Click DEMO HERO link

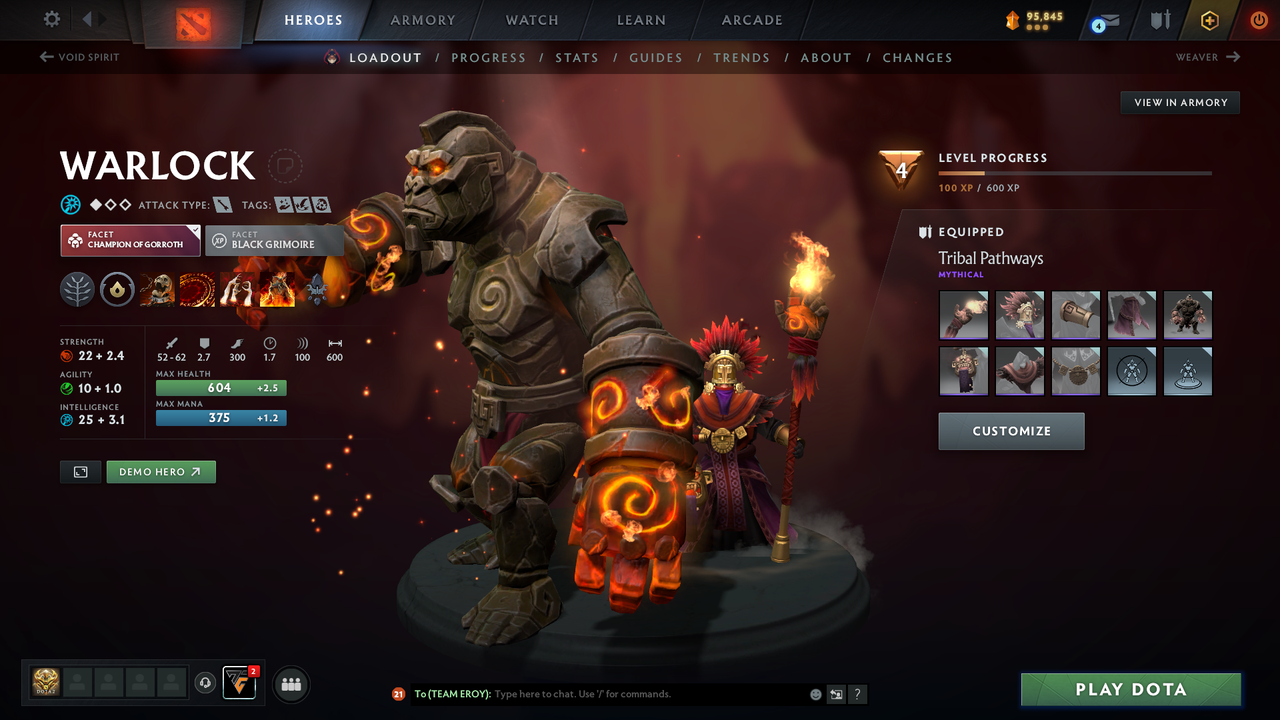pos(160,471)
